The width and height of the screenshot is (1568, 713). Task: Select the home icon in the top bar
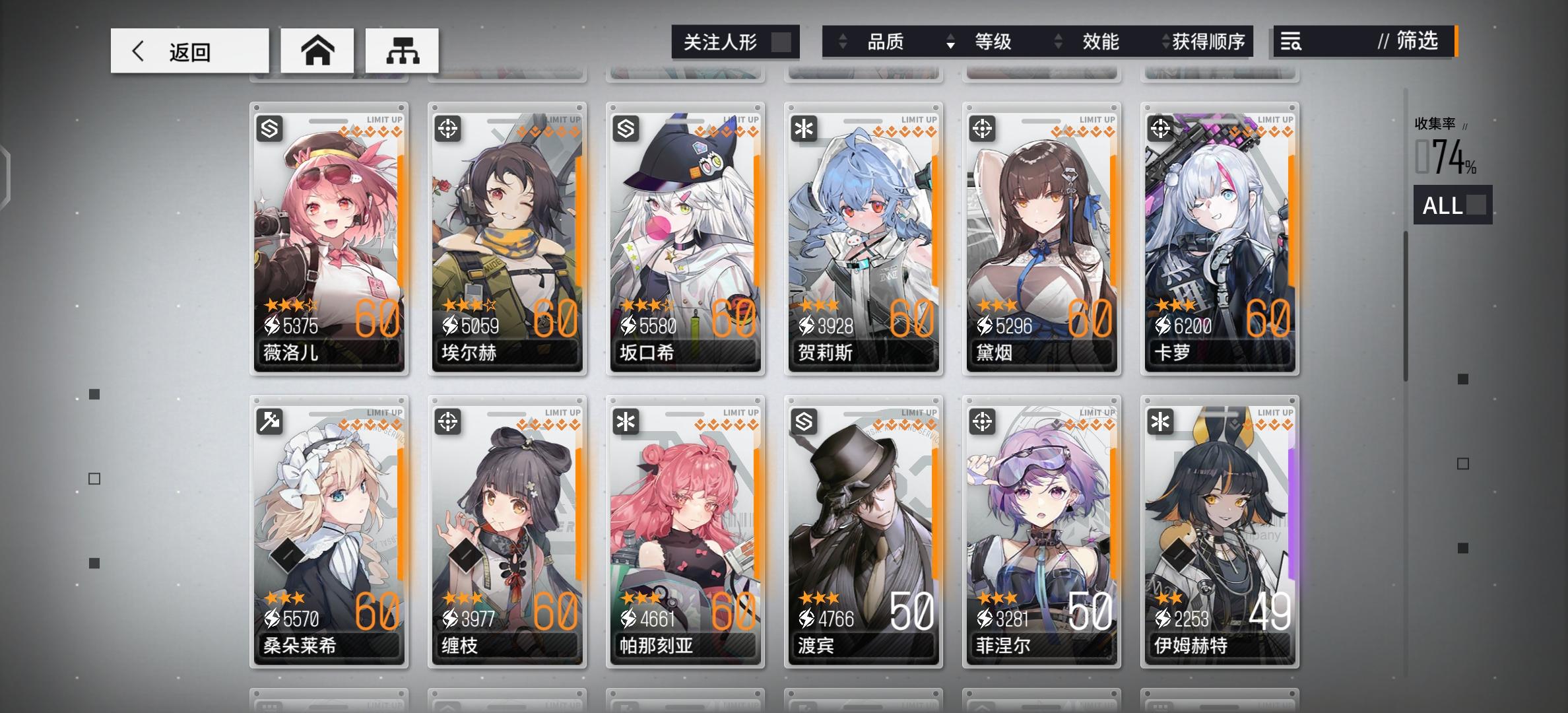click(317, 50)
